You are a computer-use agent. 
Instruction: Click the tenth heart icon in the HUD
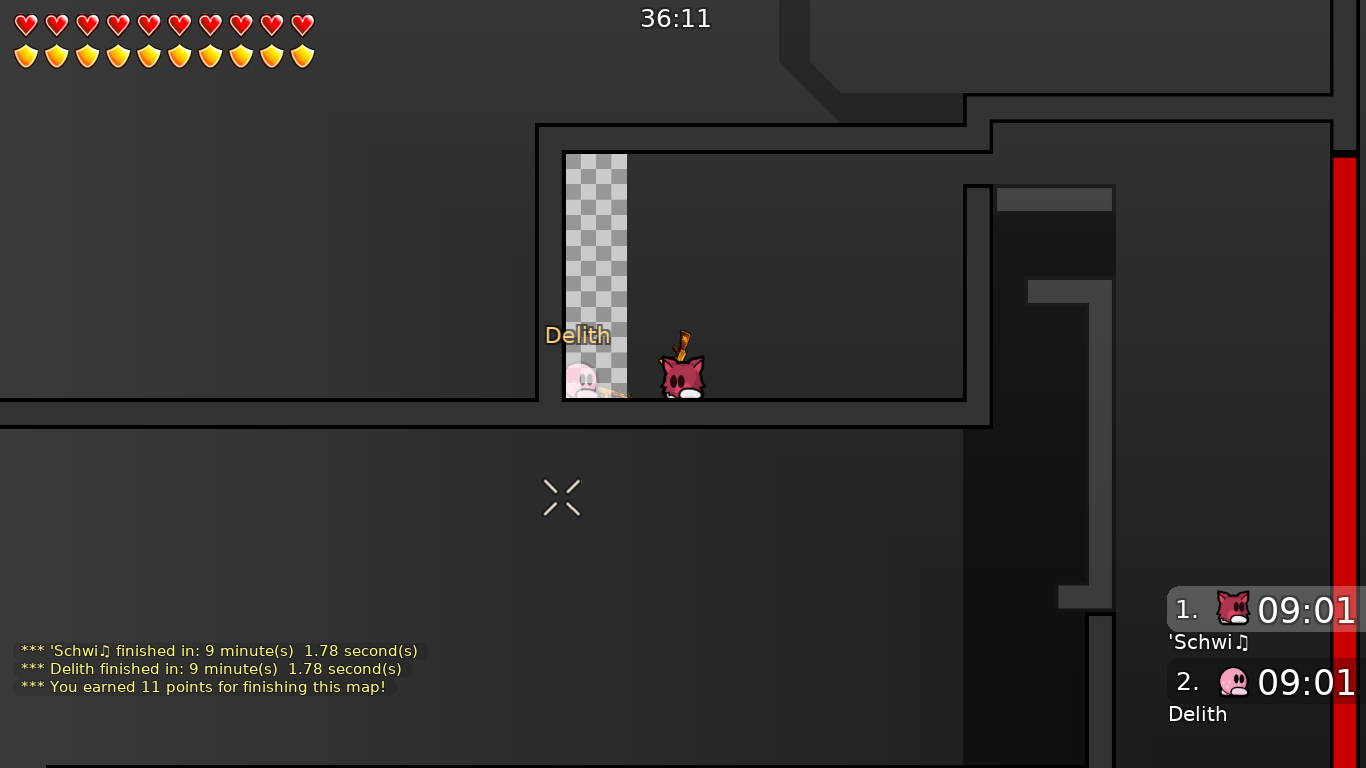tap(302, 24)
